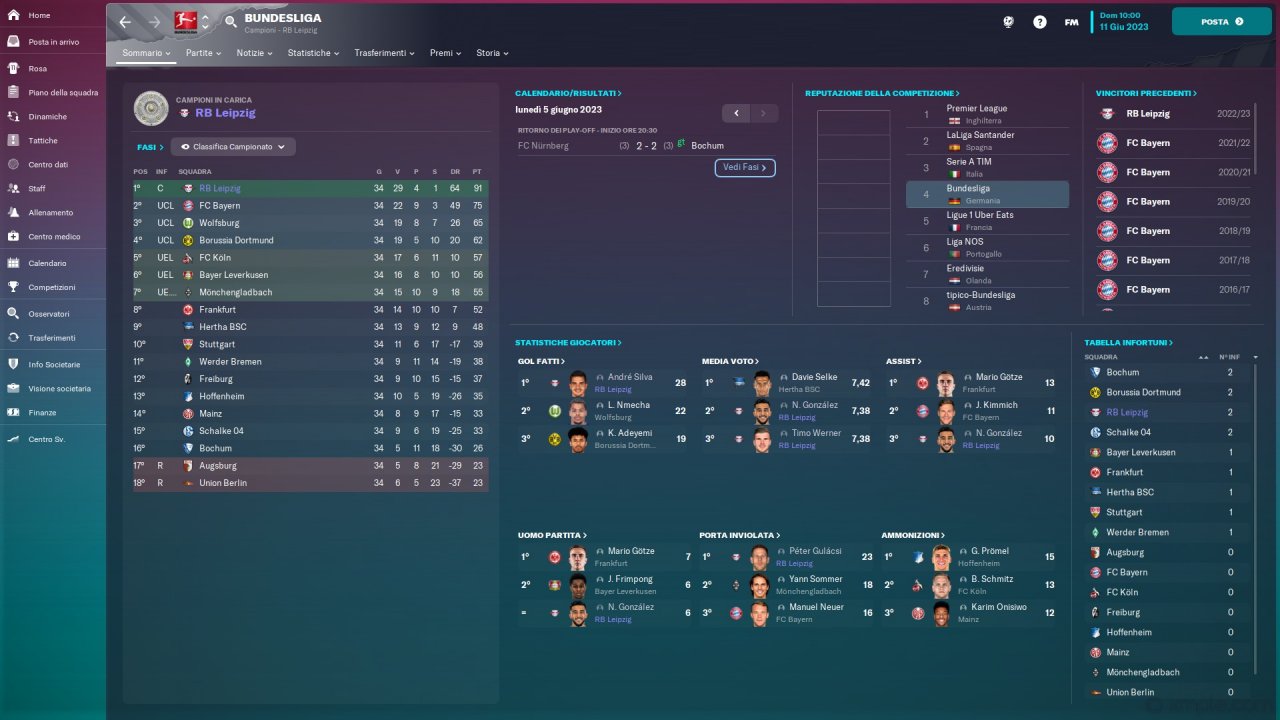Viewport: 1280px width, 720px height.
Task: Navigate back with the left arrow
Action: 125,22
